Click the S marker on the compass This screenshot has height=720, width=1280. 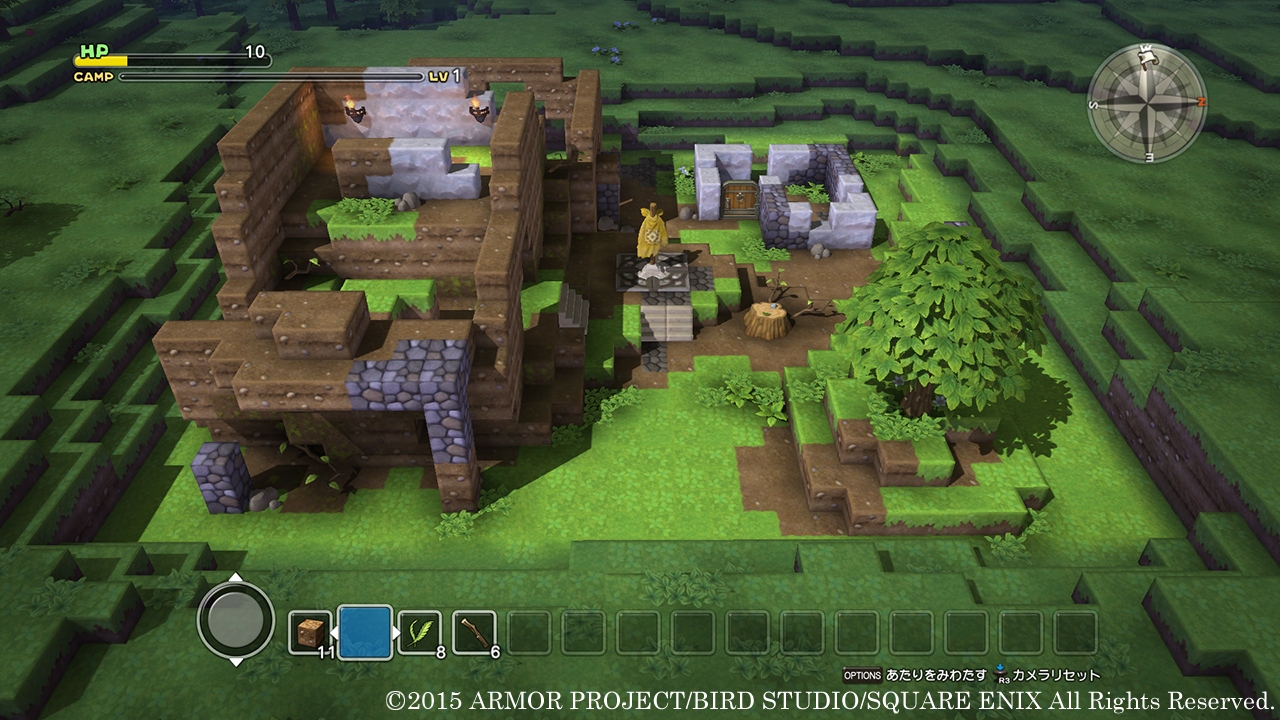pos(1092,105)
